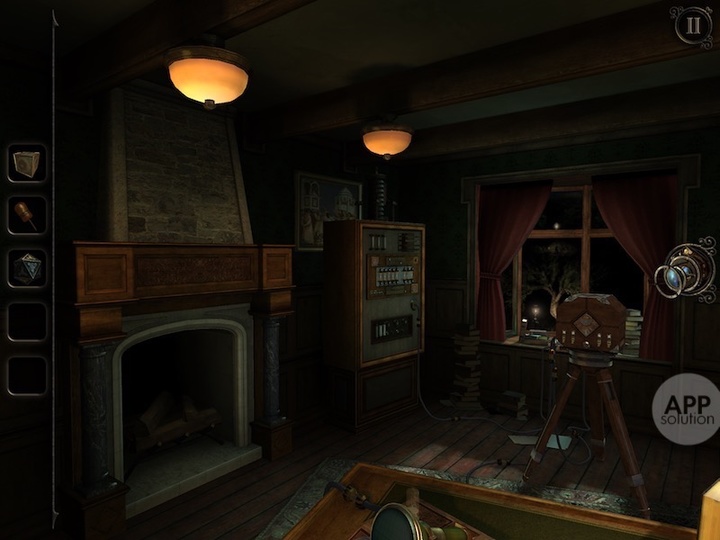
Task: Click the APP solution watermark badge
Action: coord(686,409)
